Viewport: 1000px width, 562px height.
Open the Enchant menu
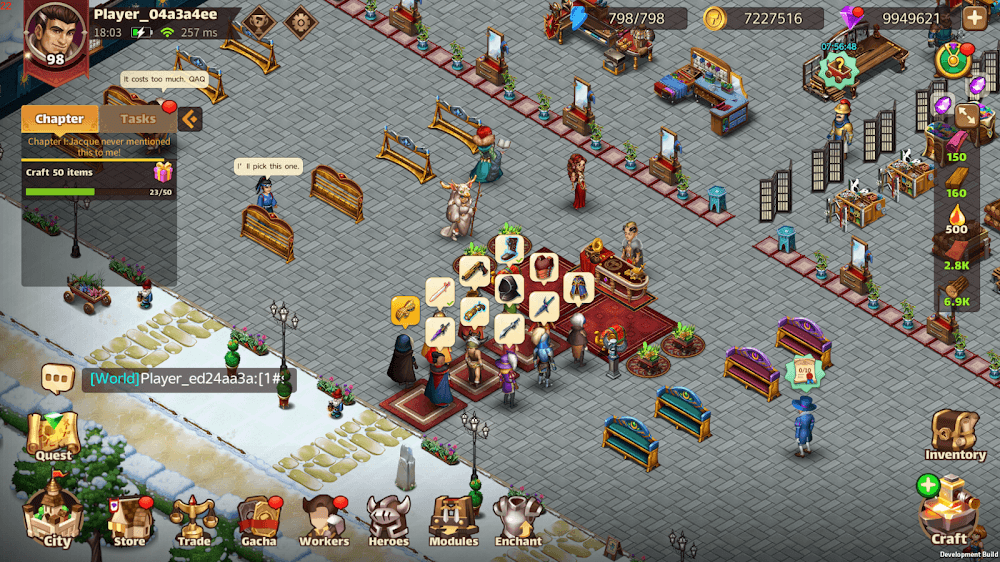pos(518,520)
